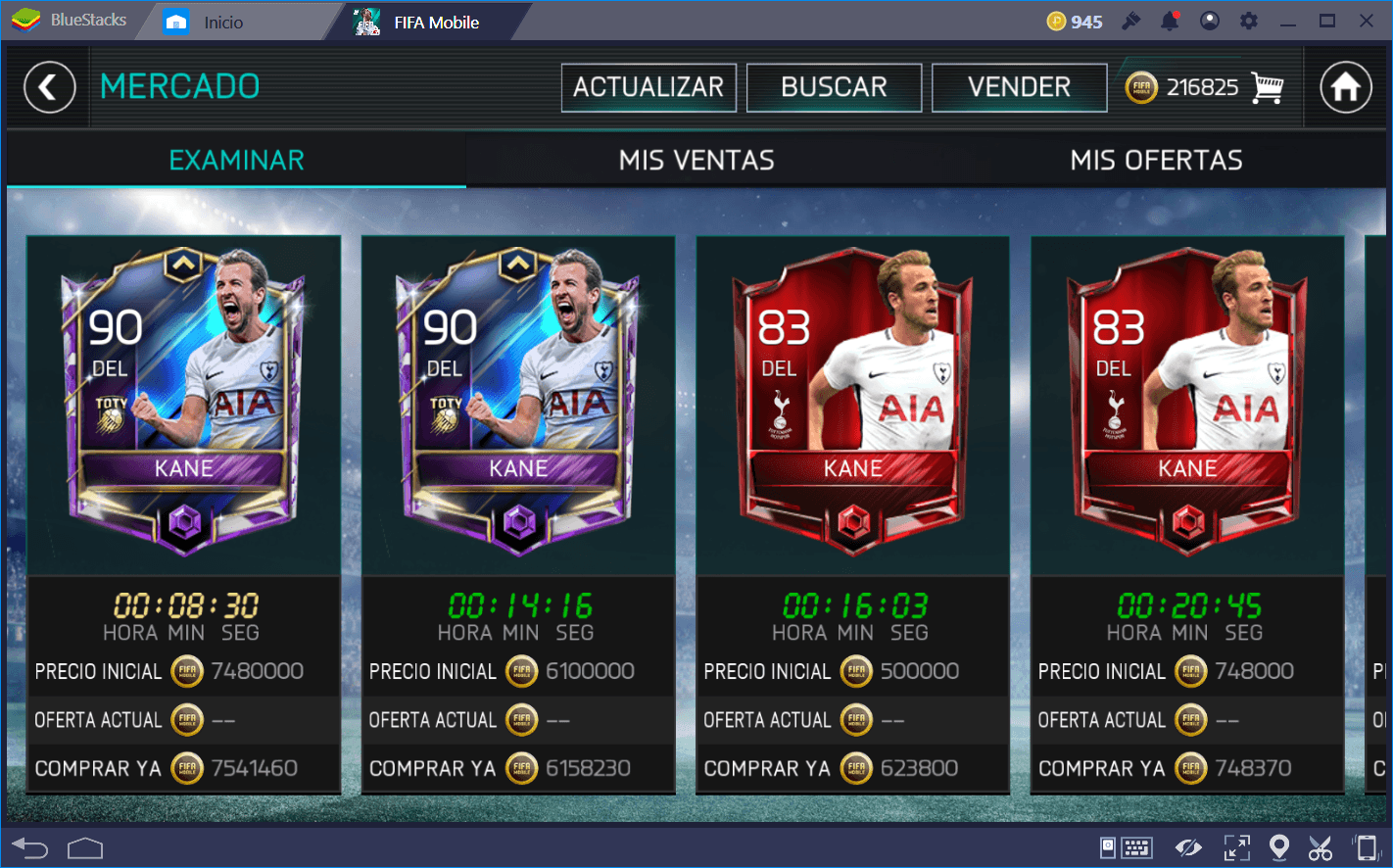The image size is (1393, 868).
Task: Switch to the MIS OFERTAS tab
Action: point(1156,160)
